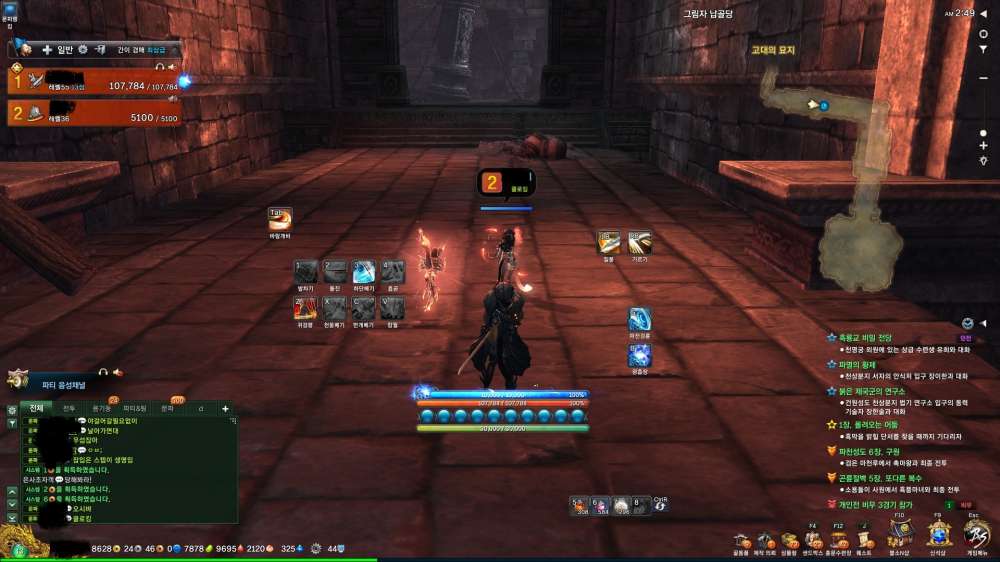The width and height of the screenshot is (1000, 562).
Task: Collapse the quest tracker arrow
Action: [x=982, y=324]
